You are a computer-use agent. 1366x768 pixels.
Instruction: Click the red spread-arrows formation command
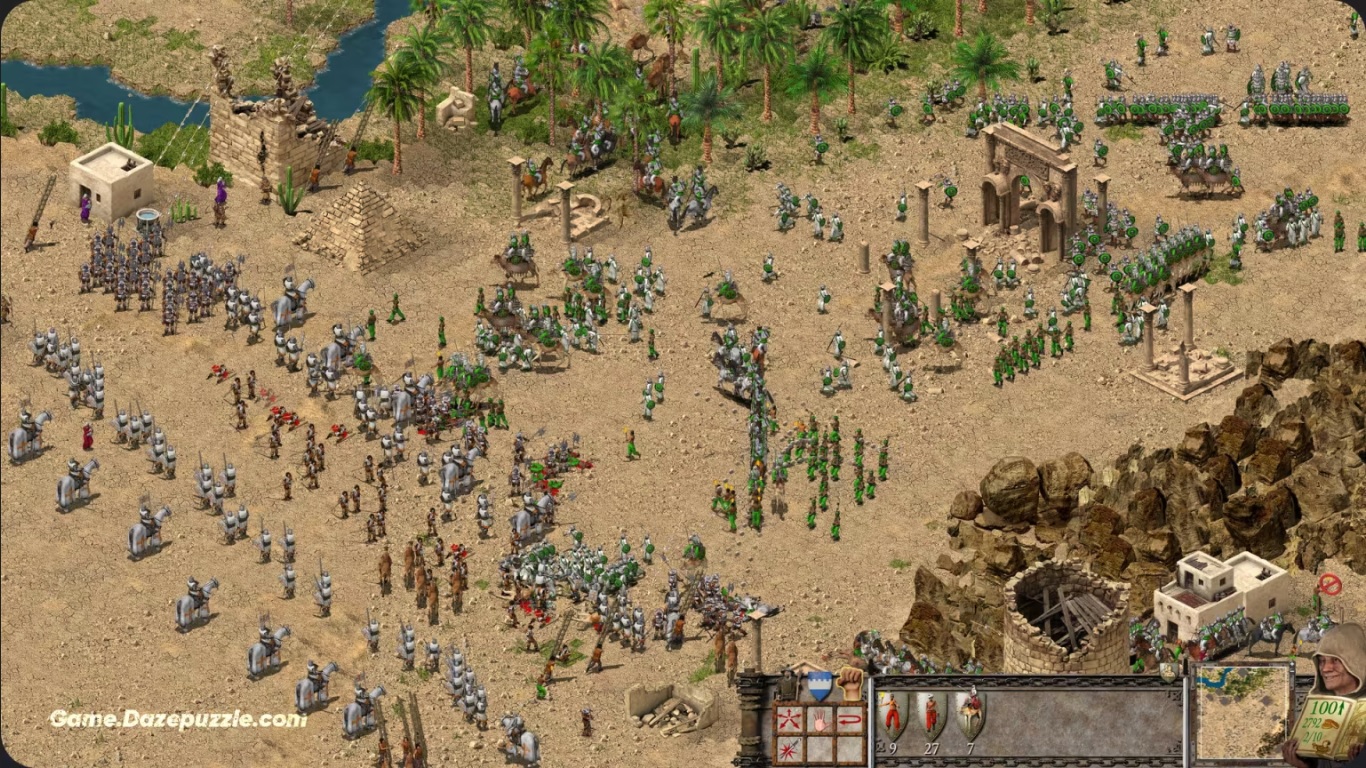[x=789, y=719]
